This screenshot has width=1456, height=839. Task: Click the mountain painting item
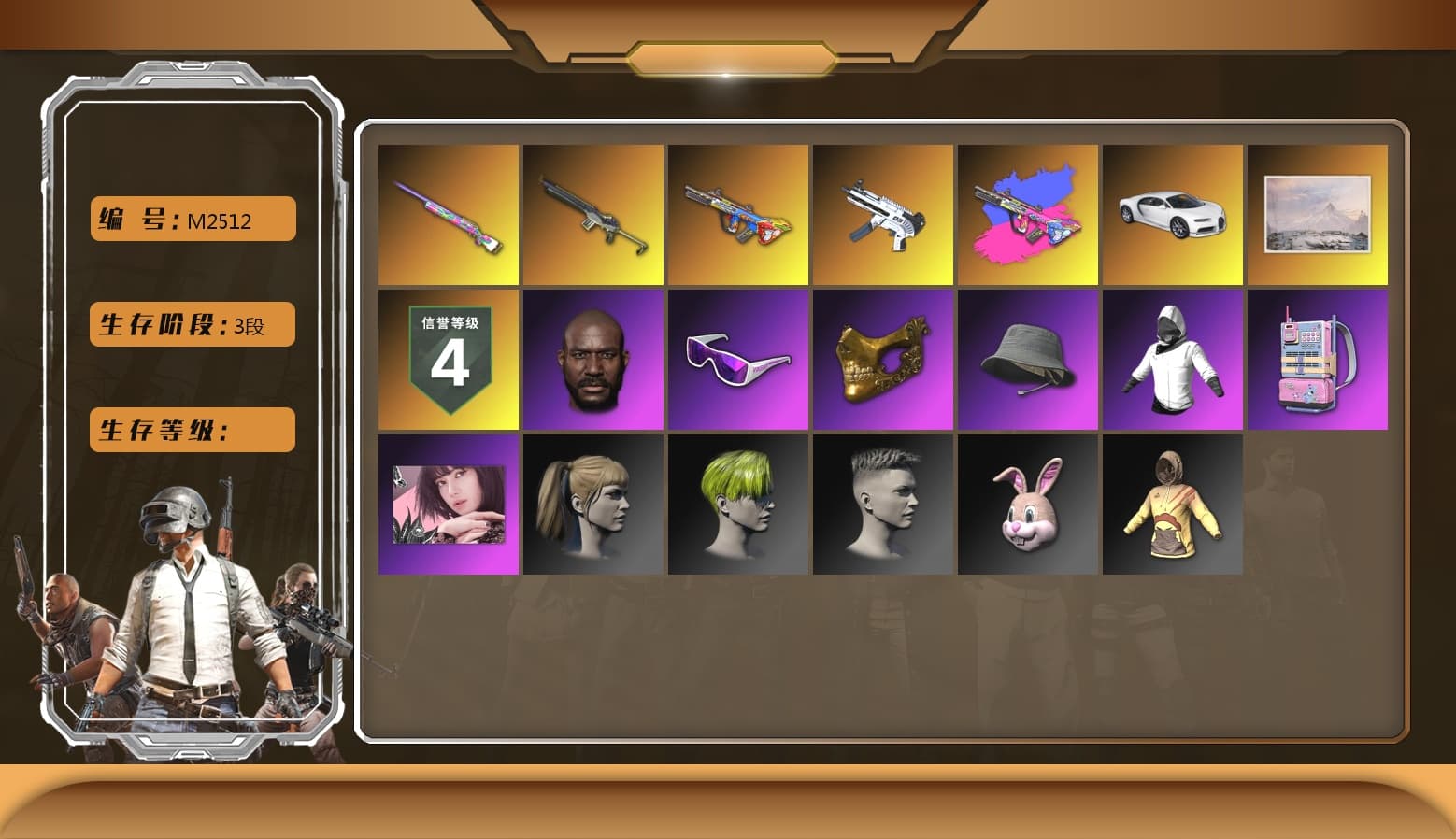pyautogui.click(x=1317, y=215)
